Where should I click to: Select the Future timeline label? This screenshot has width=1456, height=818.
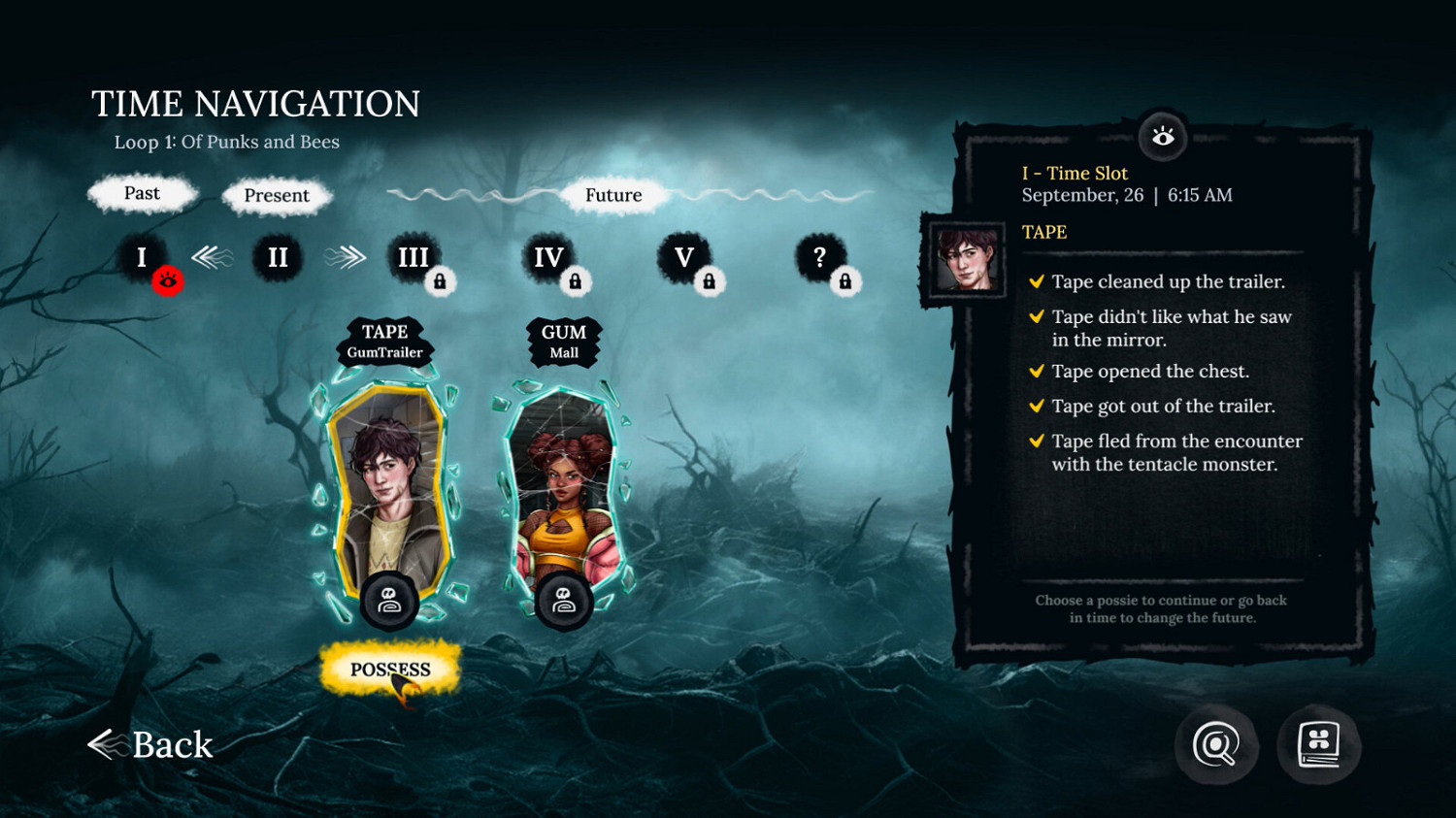(x=613, y=195)
